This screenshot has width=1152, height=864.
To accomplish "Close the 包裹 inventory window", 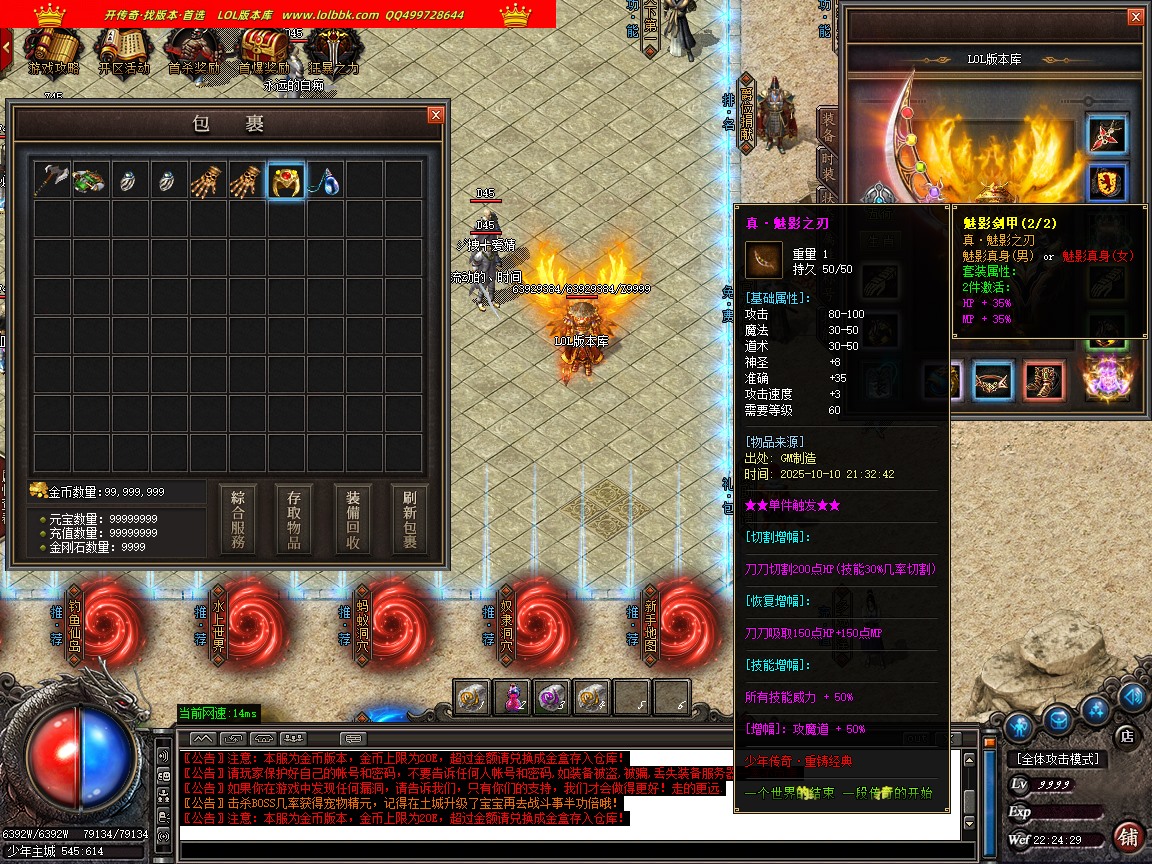I will (x=435, y=115).
